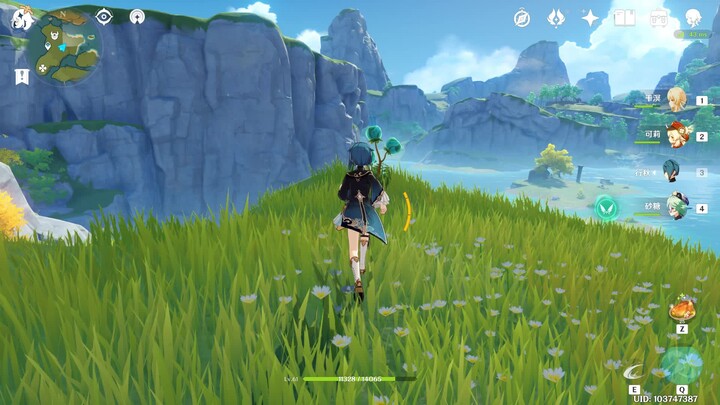This screenshot has width=720, height=405.
Task: Use the roast chicken food quick-item
Action: point(682,307)
